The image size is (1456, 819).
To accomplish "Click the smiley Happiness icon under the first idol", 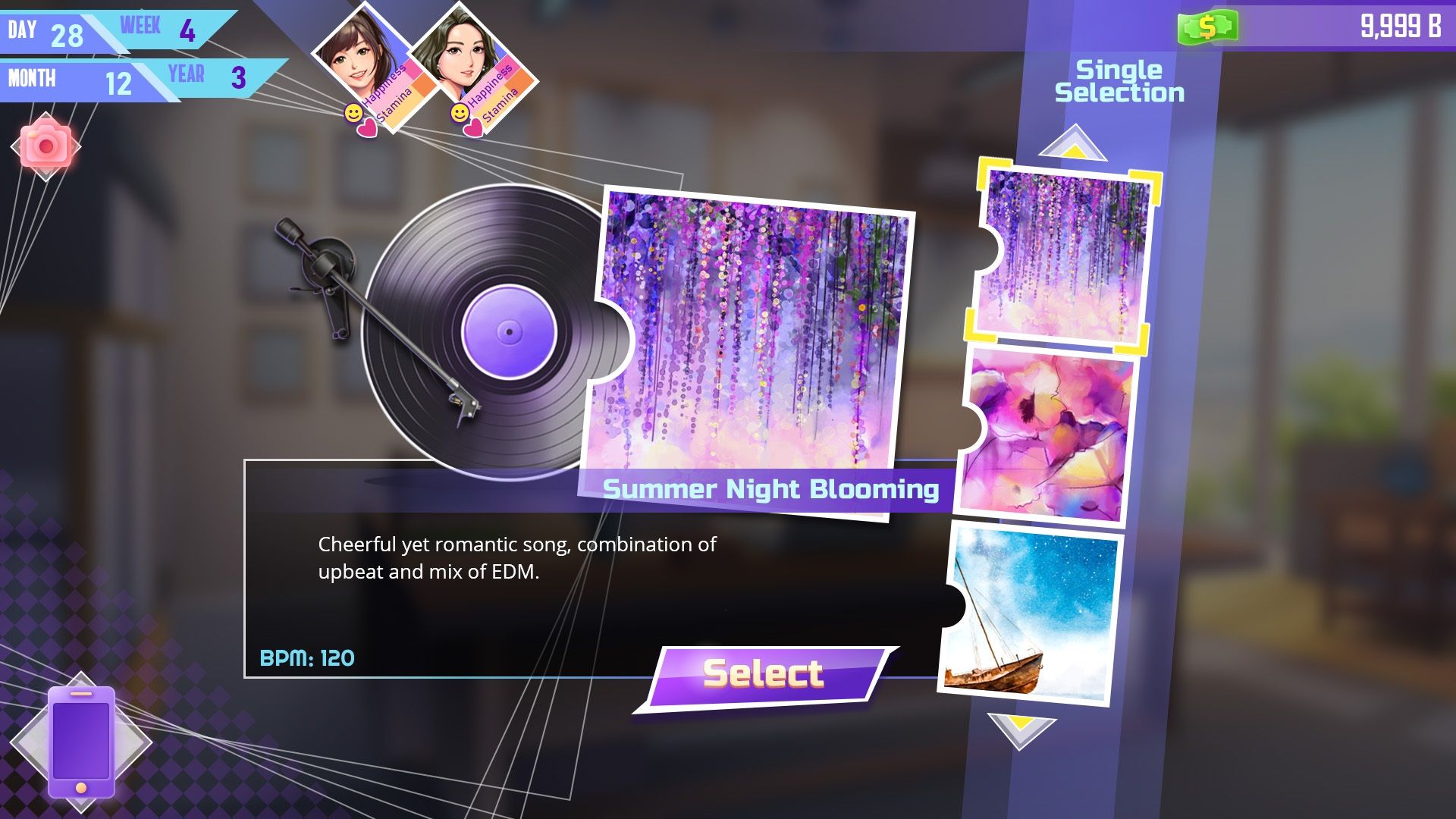I will pyautogui.click(x=353, y=112).
